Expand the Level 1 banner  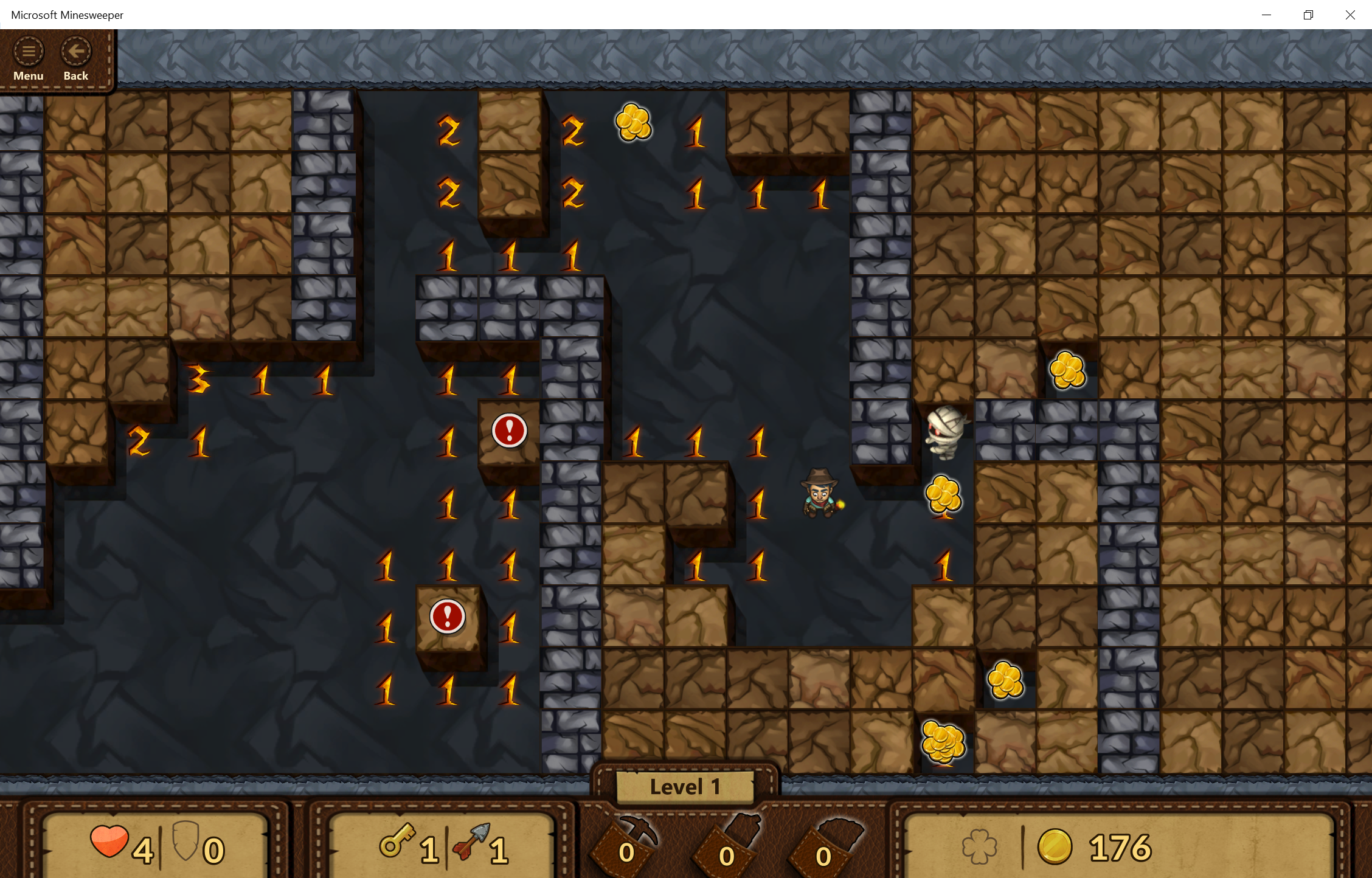[x=684, y=786]
